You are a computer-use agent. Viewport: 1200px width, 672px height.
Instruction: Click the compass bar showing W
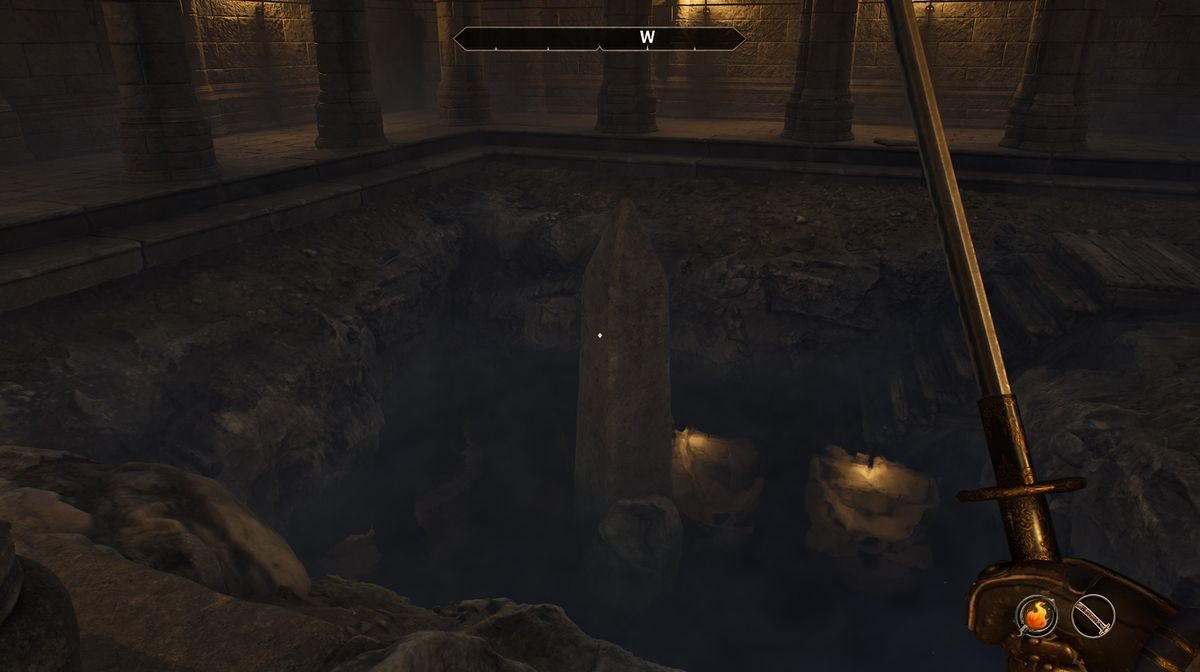pos(599,39)
